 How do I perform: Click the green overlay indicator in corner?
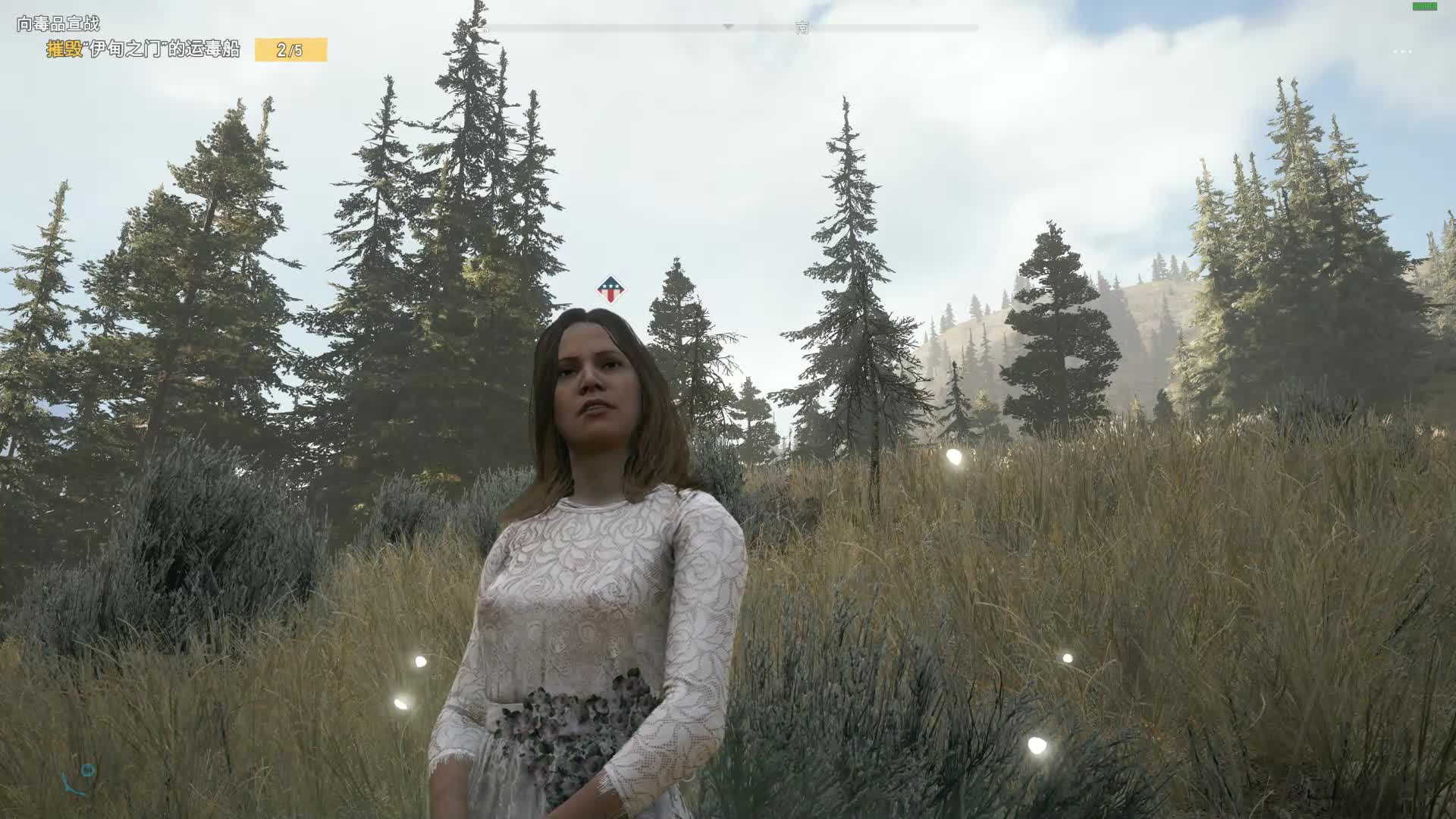point(1424,6)
